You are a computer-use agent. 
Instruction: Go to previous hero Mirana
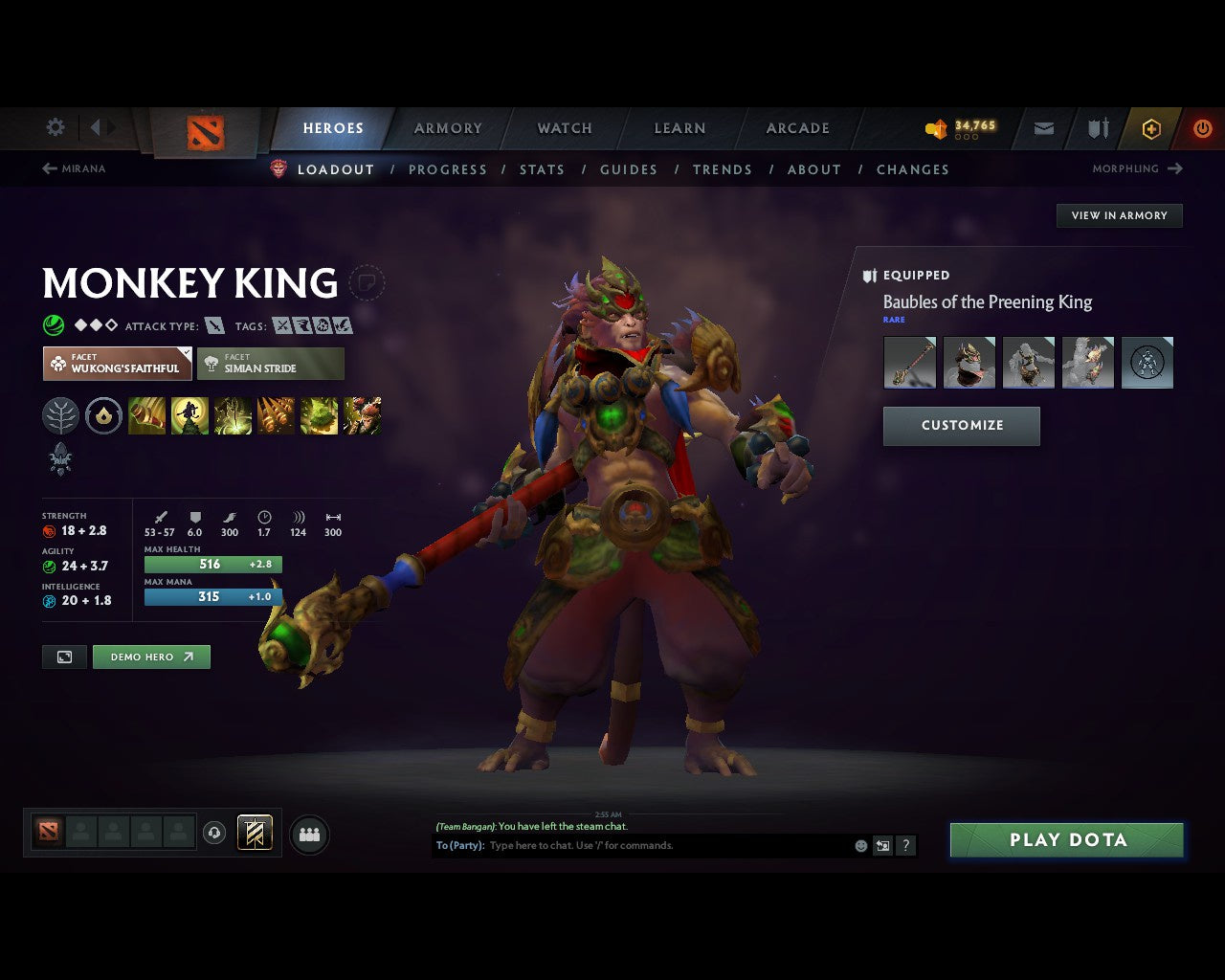point(74,168)
